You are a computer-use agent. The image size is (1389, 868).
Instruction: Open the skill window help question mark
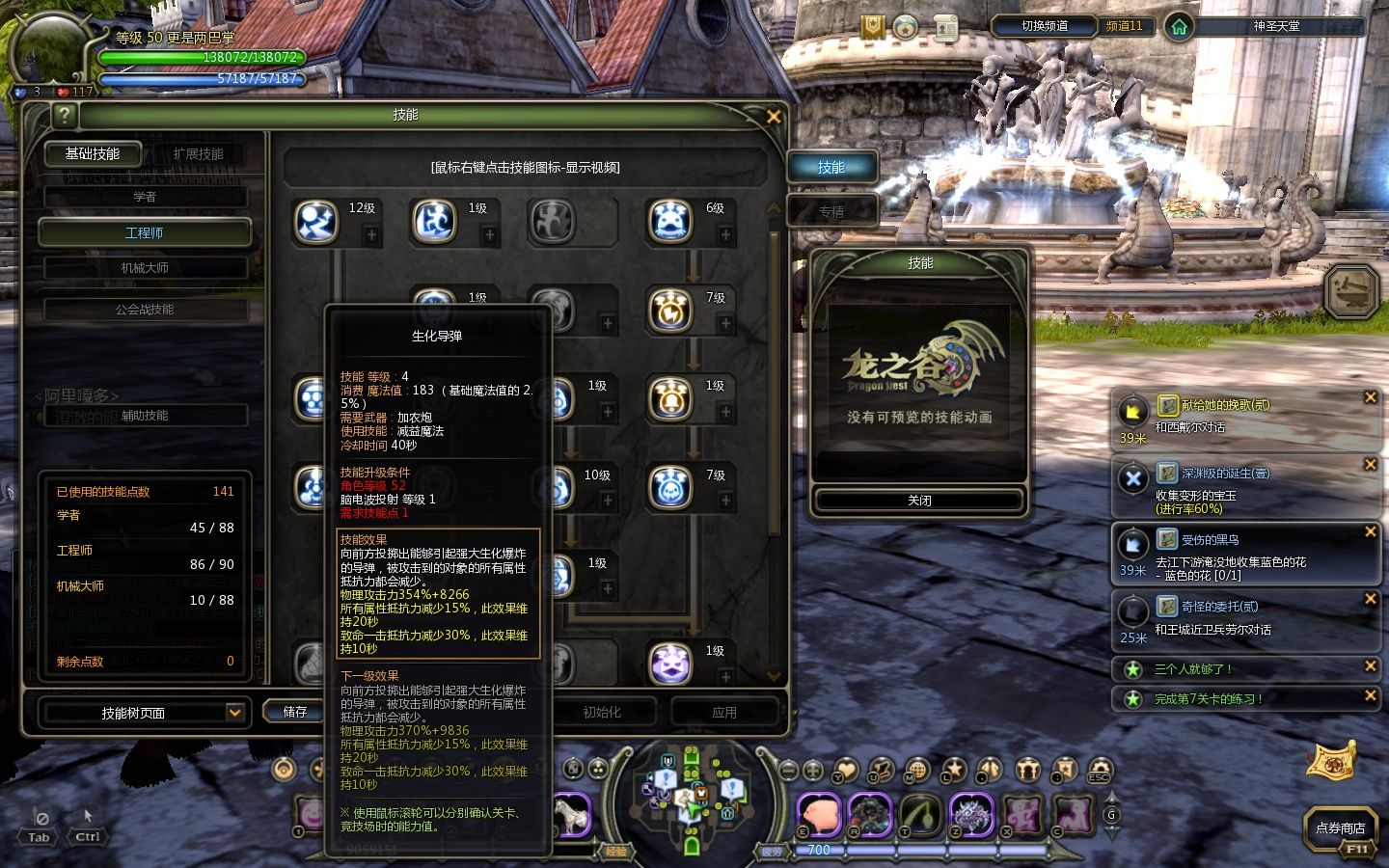tap(64, 116)
